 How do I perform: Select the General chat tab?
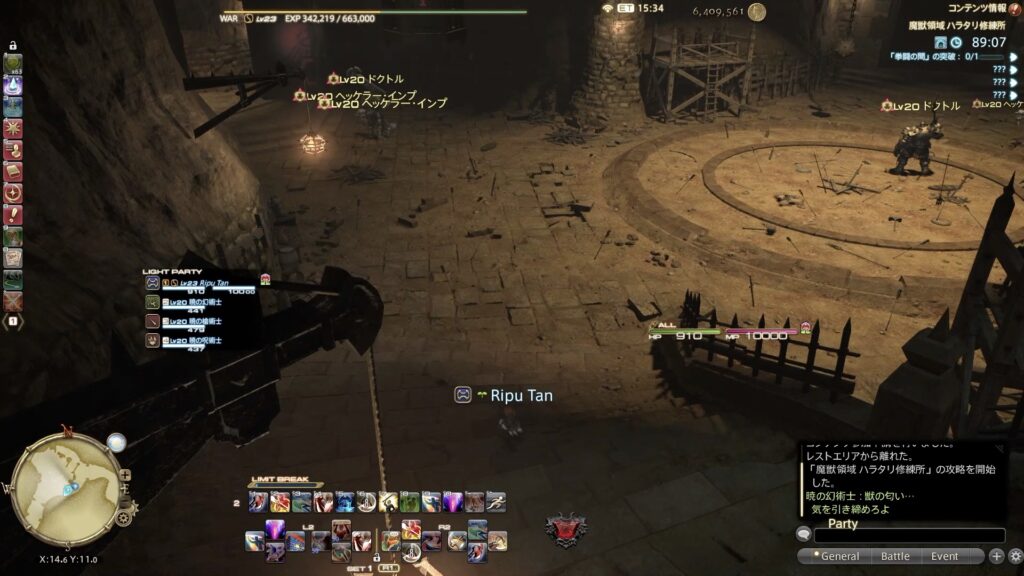839,556
